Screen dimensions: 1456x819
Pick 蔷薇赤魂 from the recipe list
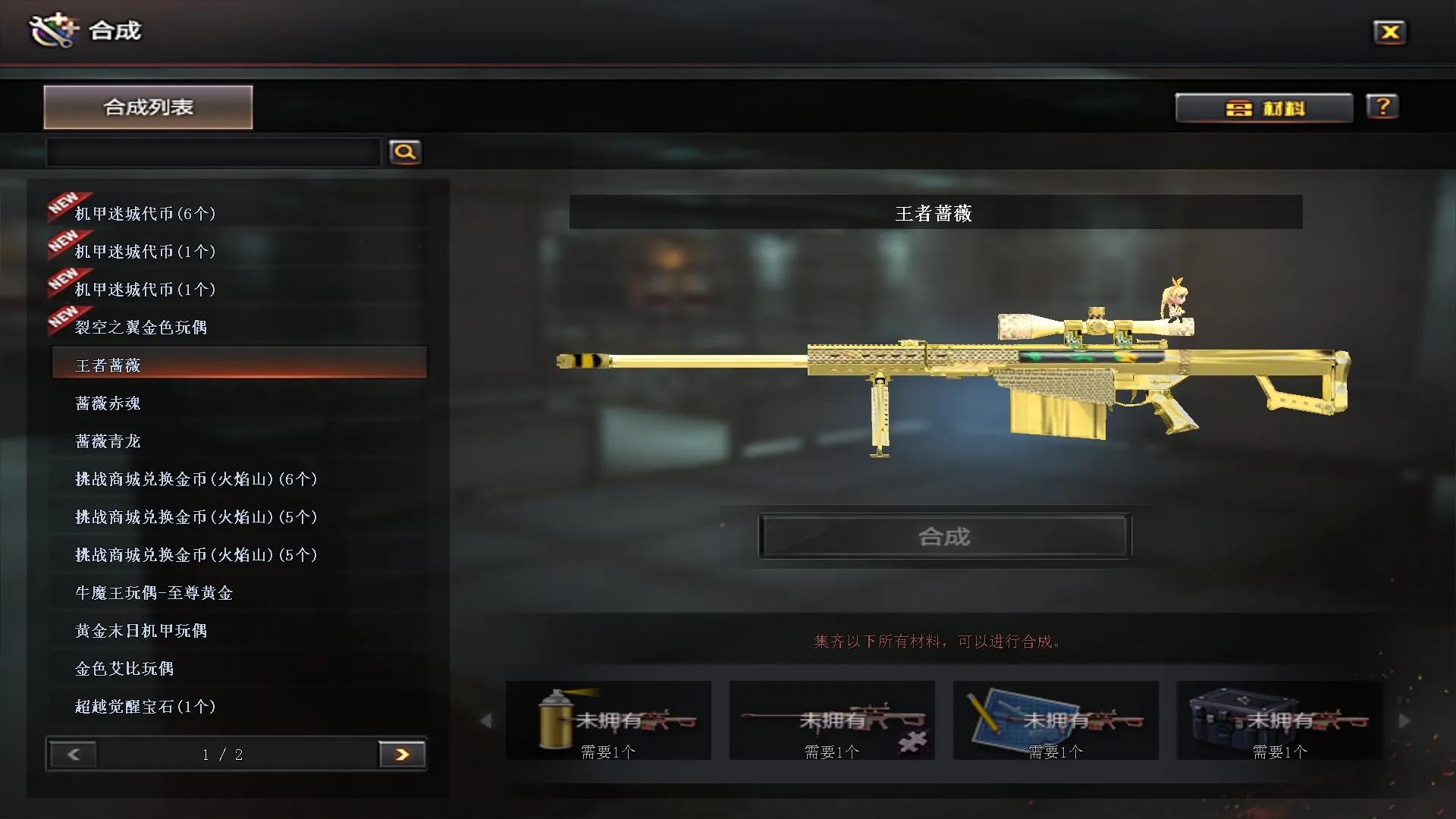108,403
